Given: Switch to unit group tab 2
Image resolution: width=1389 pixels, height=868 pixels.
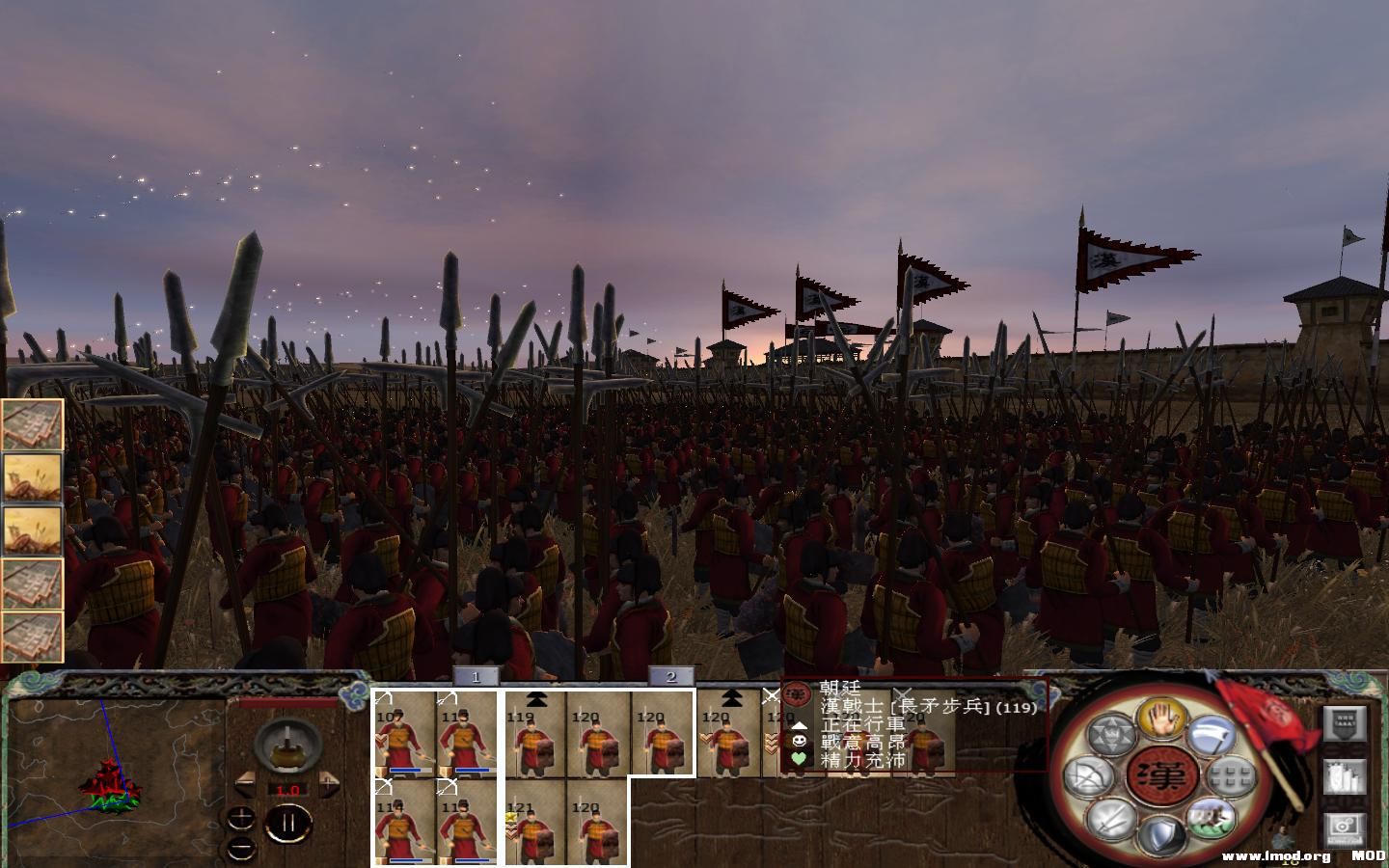Looking at the screenshot, I should [671, 677].
